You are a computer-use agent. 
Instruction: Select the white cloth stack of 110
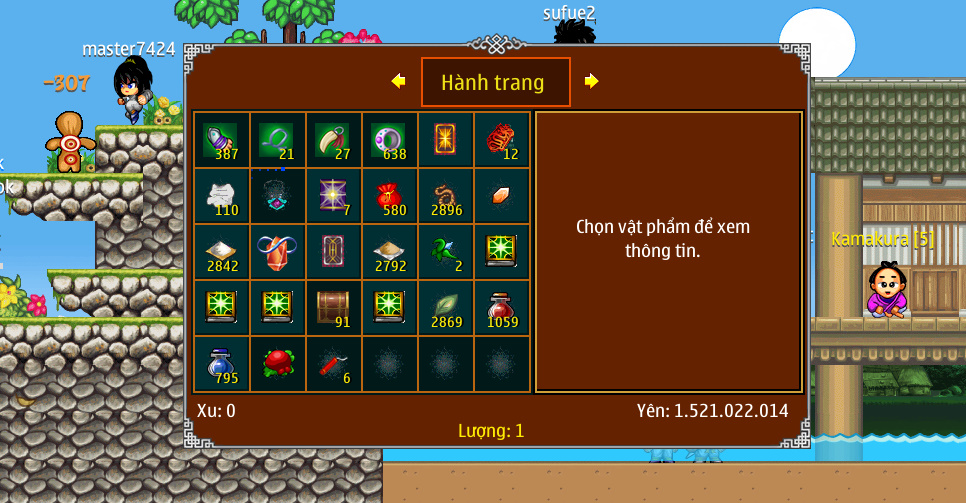pyautogui.click(x=221, y=195)
